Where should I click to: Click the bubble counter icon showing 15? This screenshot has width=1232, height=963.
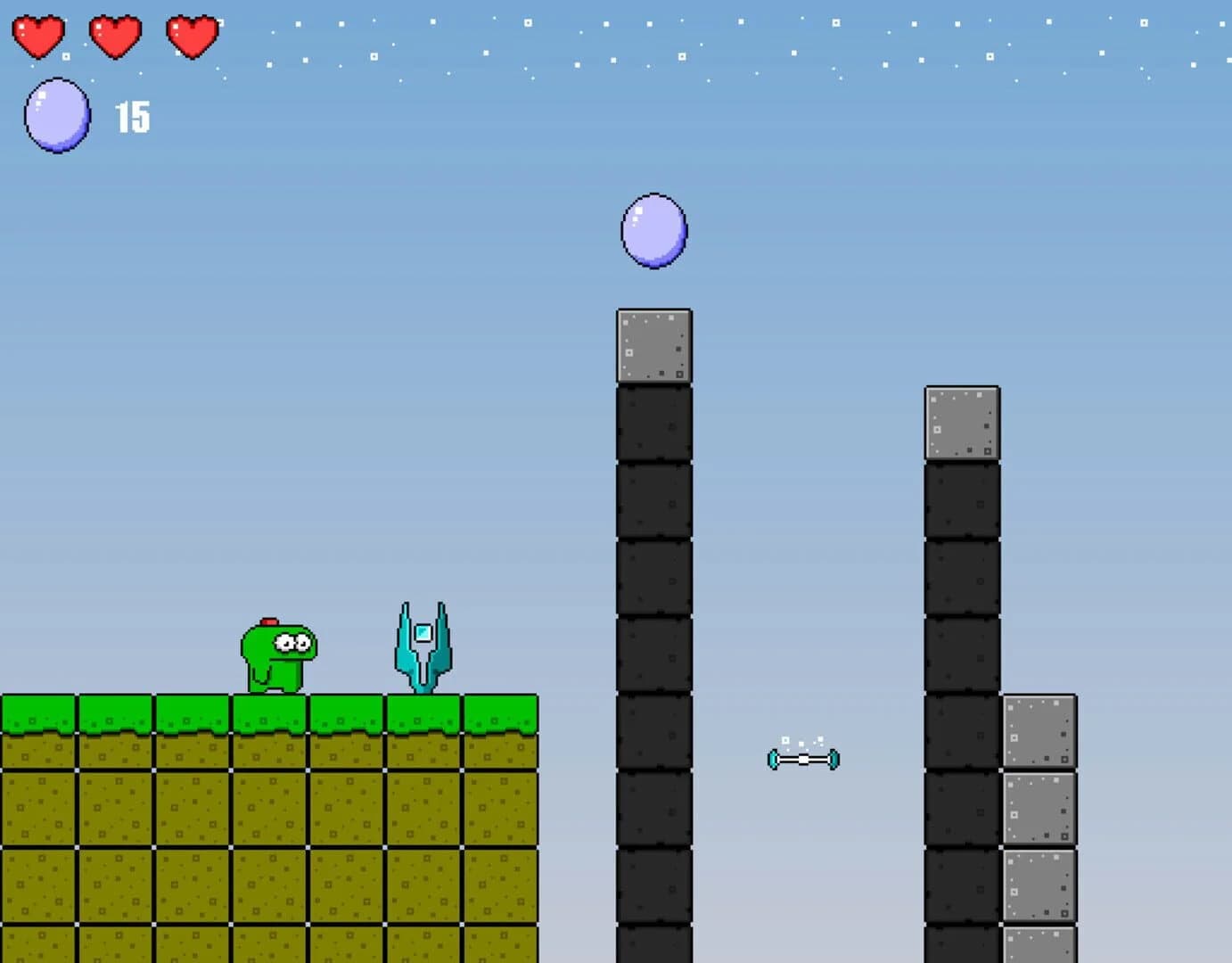click(x=57, y=114)
